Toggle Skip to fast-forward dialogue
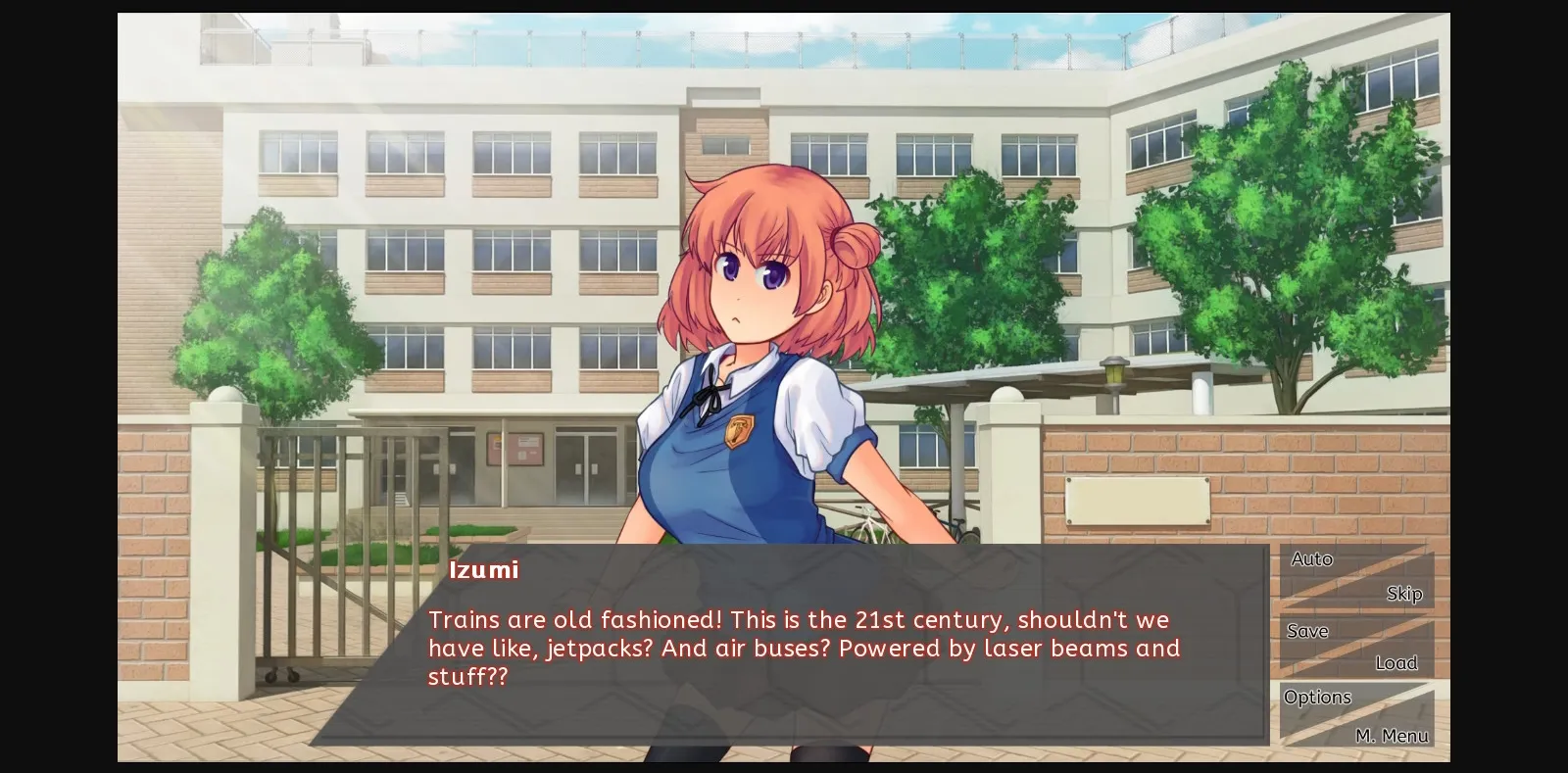The width and height of the screenshot is (1568, 773). (1404, 593)
